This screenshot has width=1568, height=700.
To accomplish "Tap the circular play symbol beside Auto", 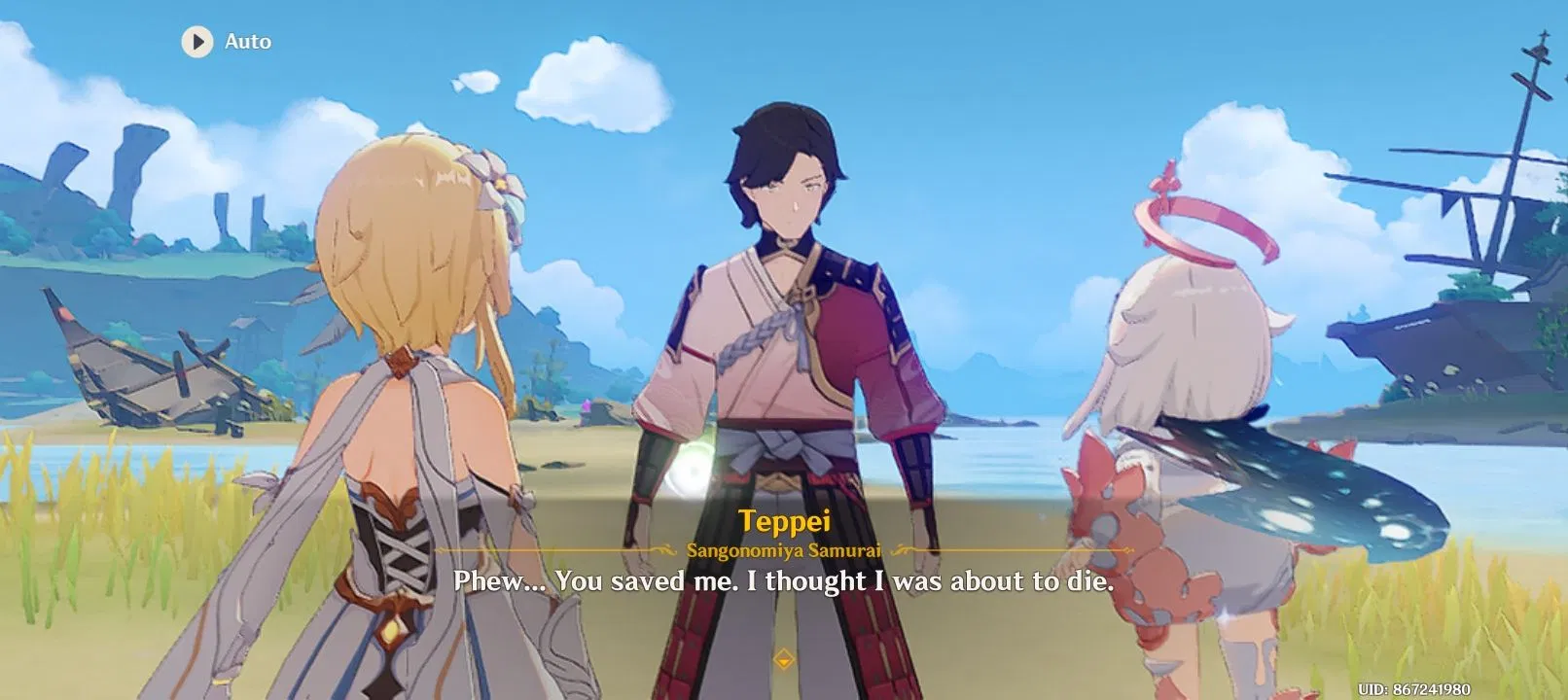I will tap(196, 42).
